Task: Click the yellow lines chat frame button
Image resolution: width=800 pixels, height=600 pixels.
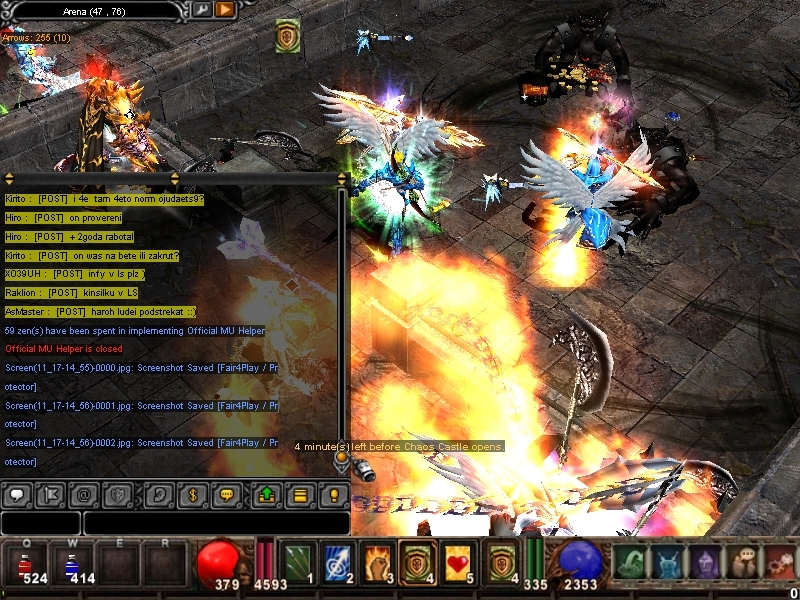Action: click(x=299, y=494)
